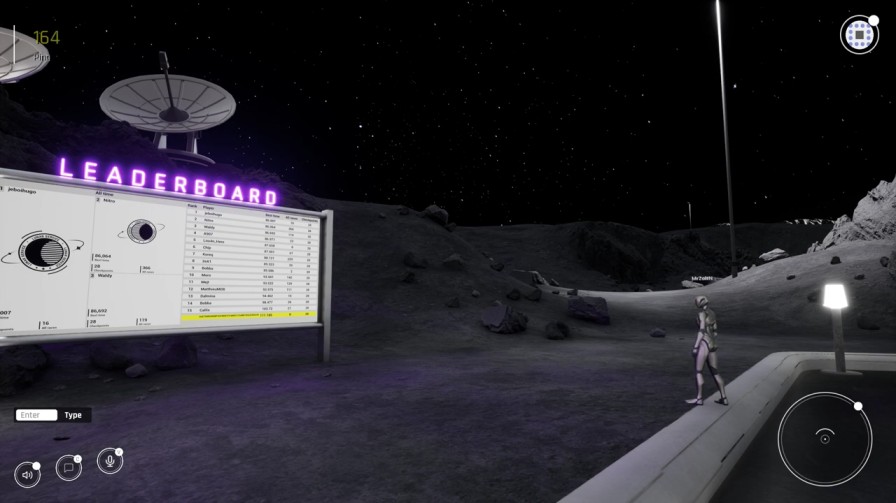Viewport: 896px width, 503px height.
Task: Click the chat text entry box
Action: click(38, 414)
